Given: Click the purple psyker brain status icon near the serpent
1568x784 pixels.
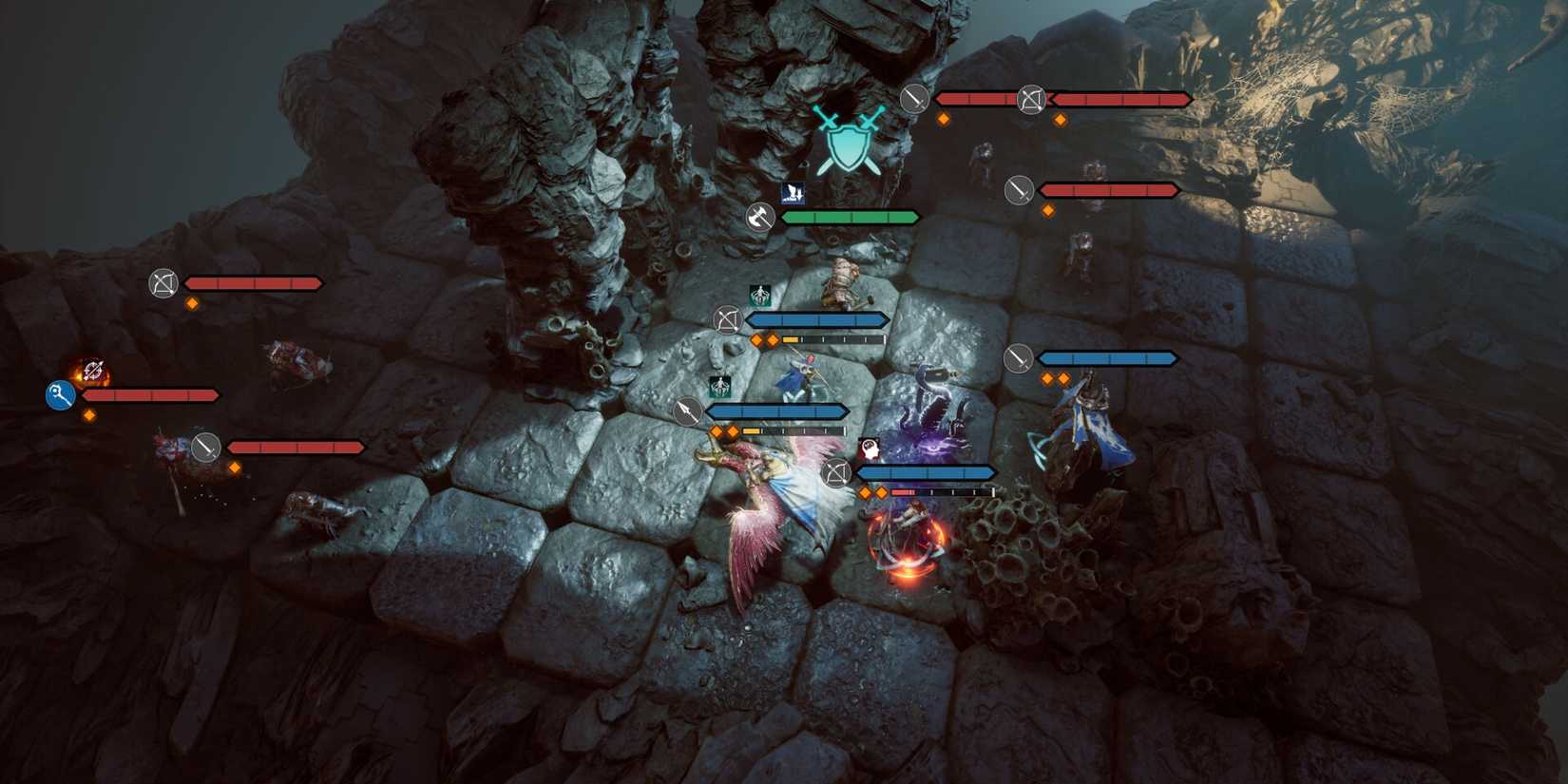Looking at the screenshot, I should point(871,448).
